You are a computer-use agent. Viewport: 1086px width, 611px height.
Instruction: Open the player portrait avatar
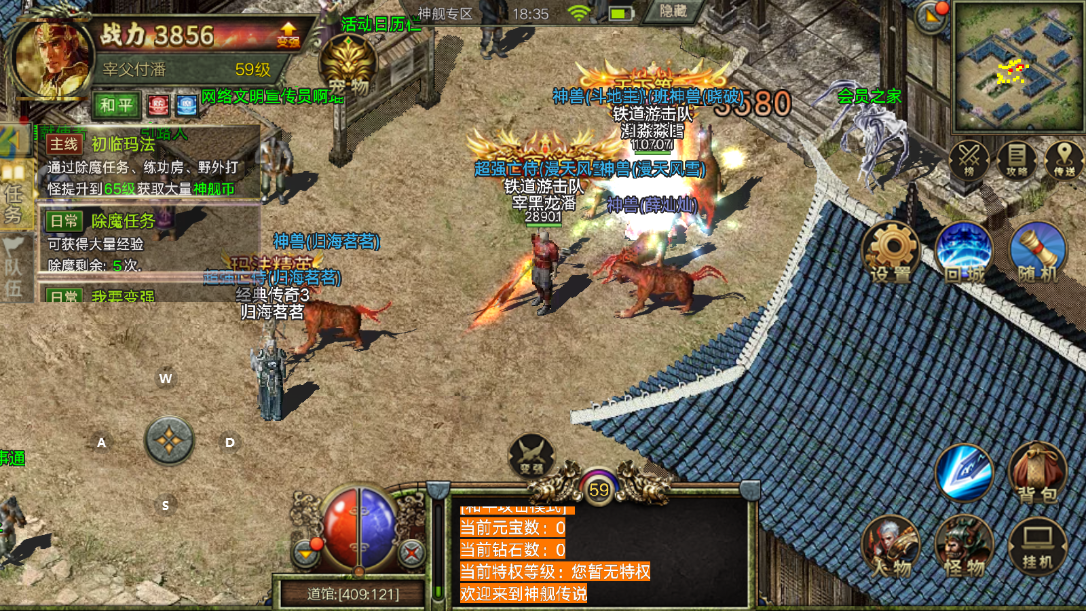point(52,56)
